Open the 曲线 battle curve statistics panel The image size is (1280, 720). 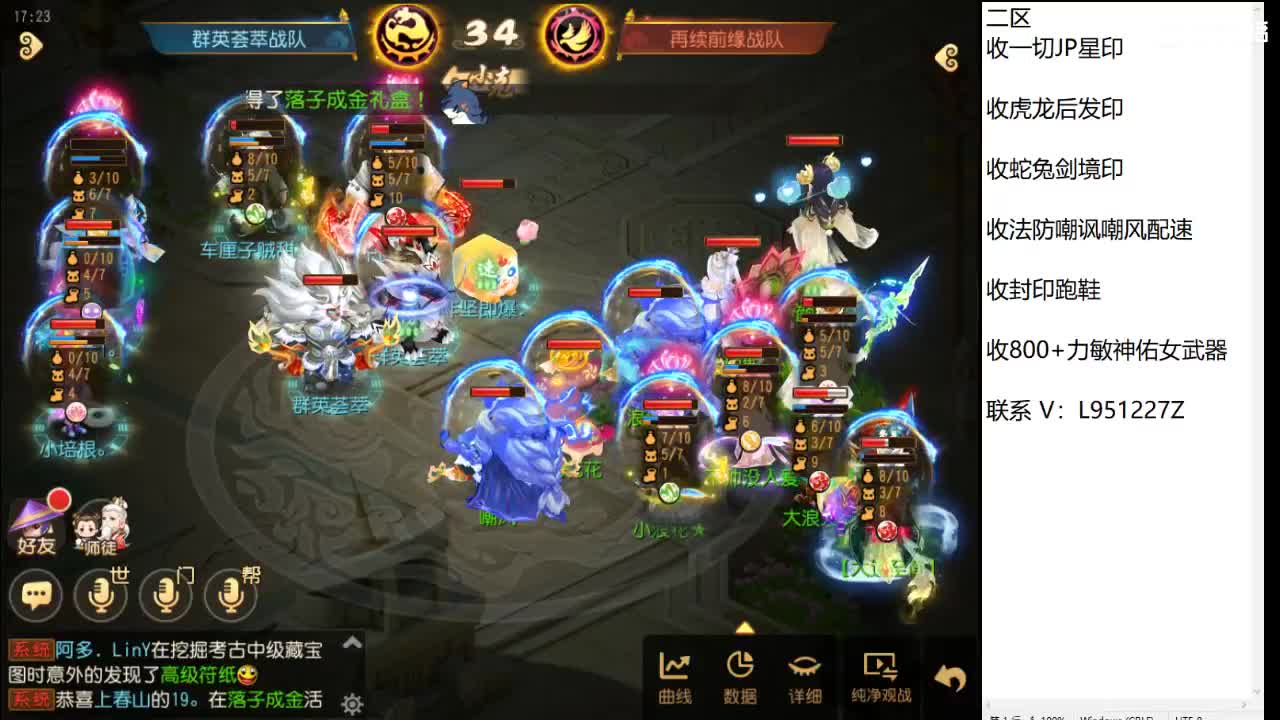(x=675, y=675)
